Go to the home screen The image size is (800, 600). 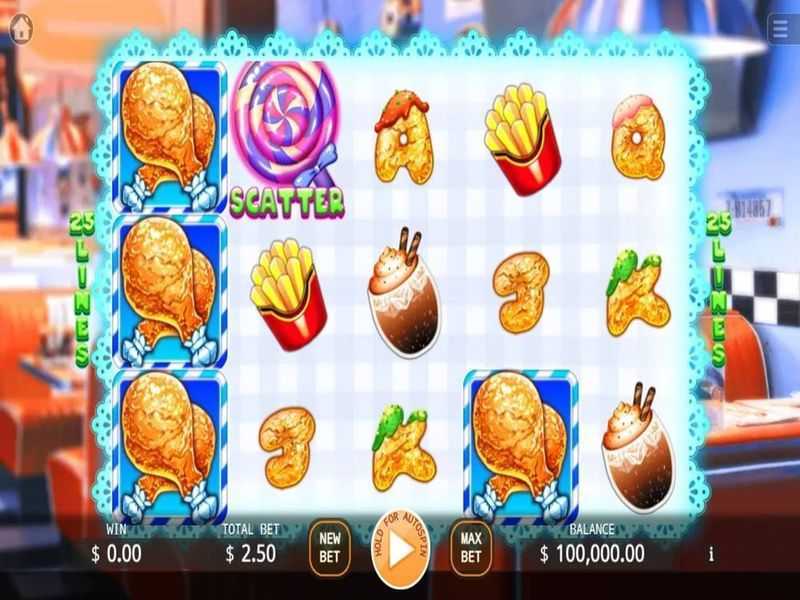[20, 29]
